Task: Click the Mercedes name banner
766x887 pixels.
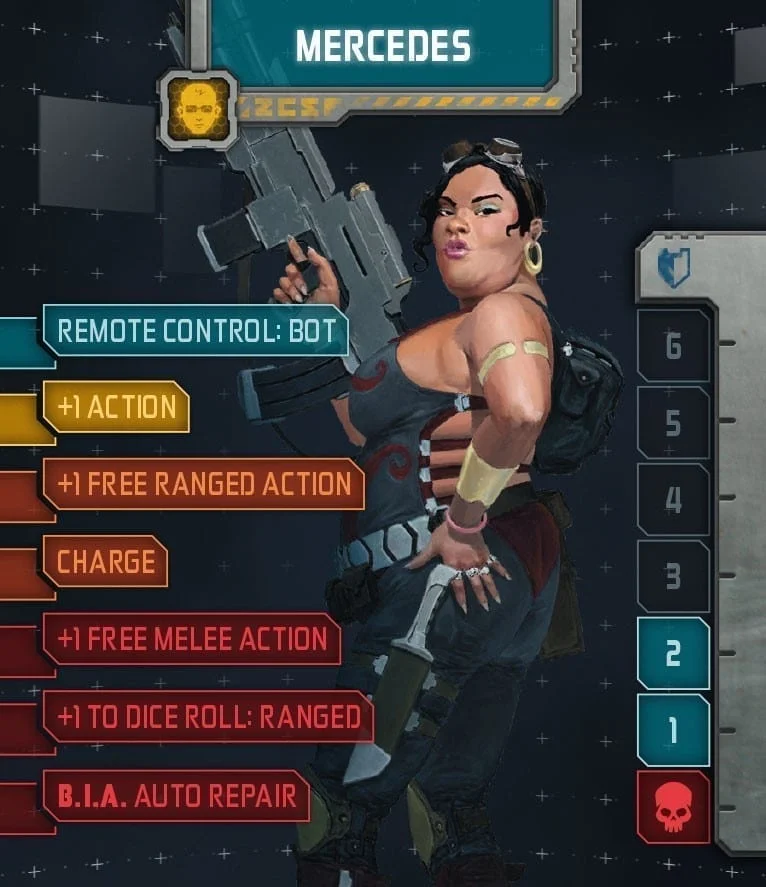Action: tap(383, 45)
